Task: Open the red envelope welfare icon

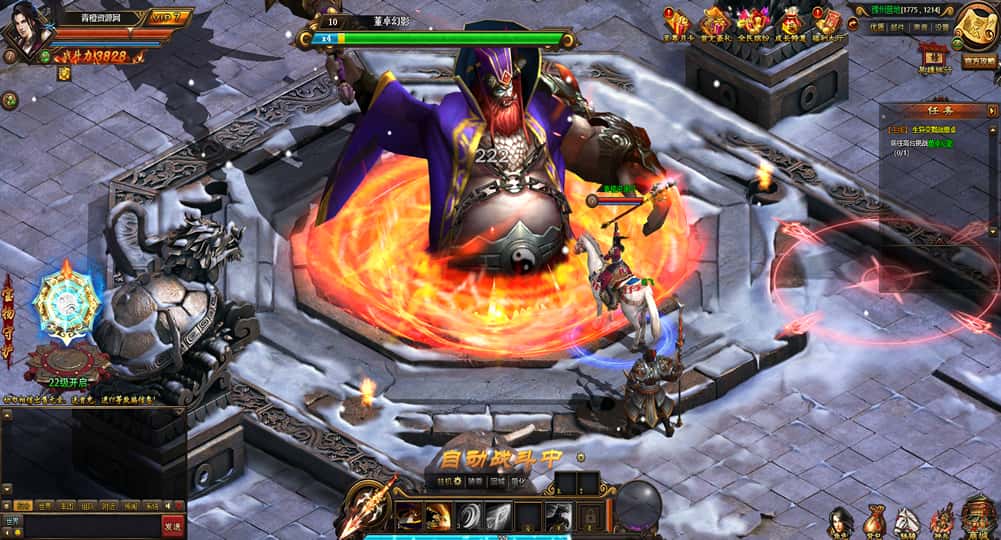Action: pos(827,21)
